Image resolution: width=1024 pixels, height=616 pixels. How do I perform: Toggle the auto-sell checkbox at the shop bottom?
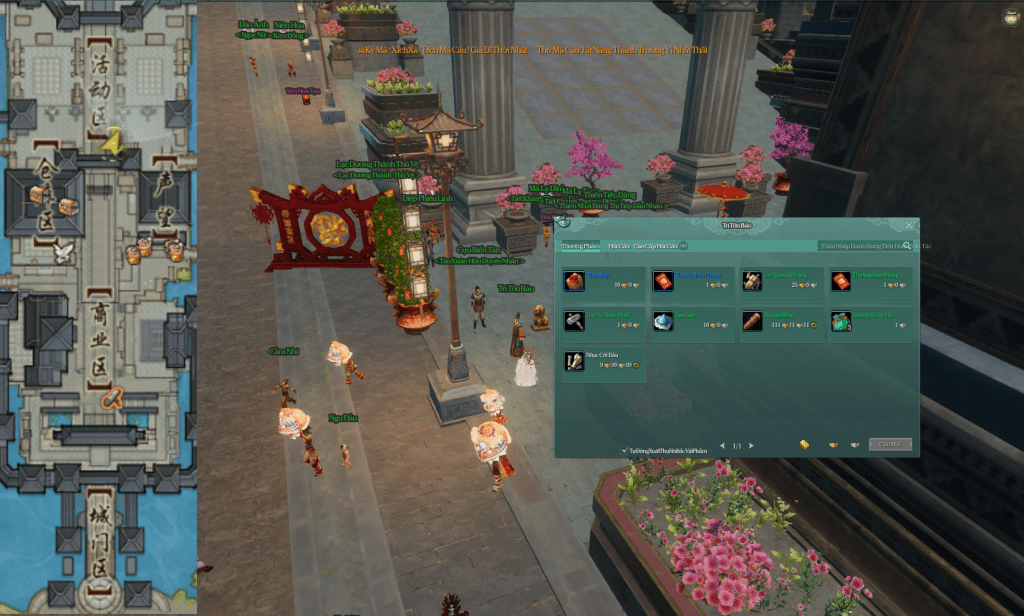[624, 451]
